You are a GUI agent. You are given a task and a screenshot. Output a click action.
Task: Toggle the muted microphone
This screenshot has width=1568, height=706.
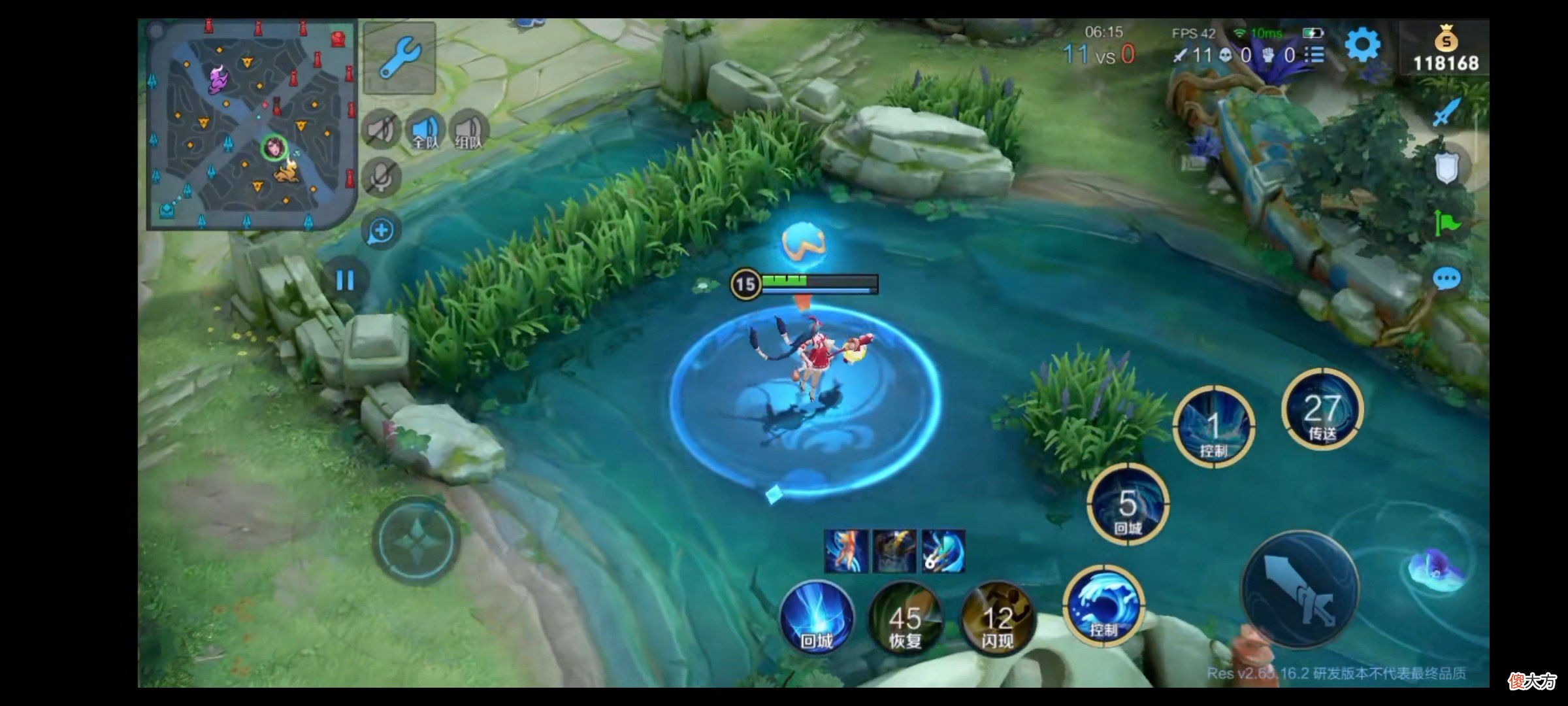(x=381, y=176)
